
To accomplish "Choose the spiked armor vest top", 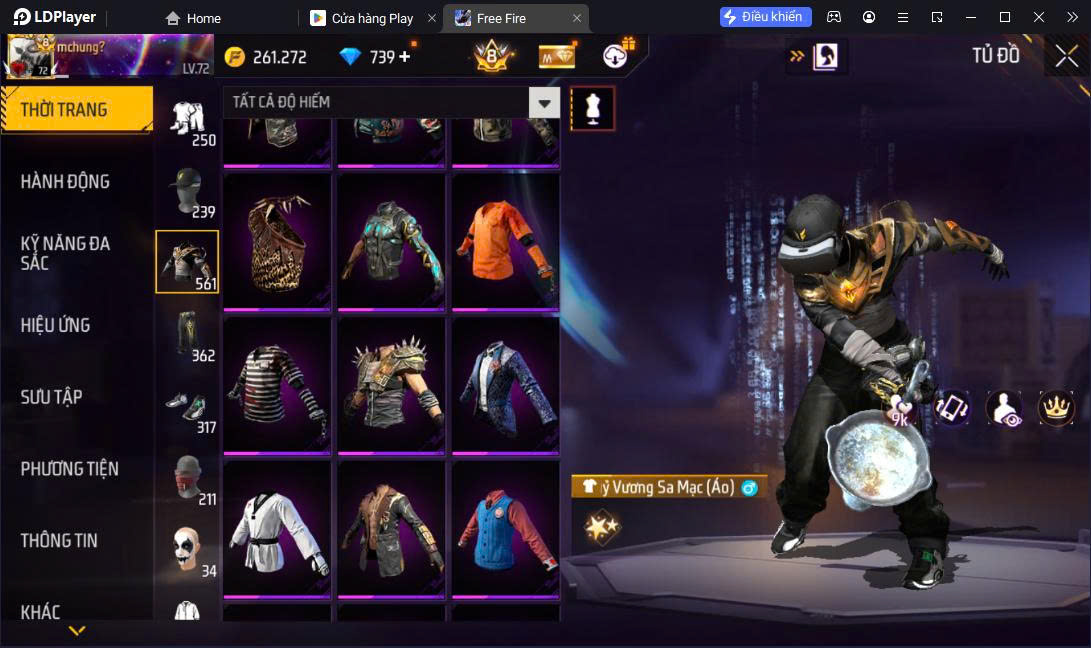I will pos(391,387).
